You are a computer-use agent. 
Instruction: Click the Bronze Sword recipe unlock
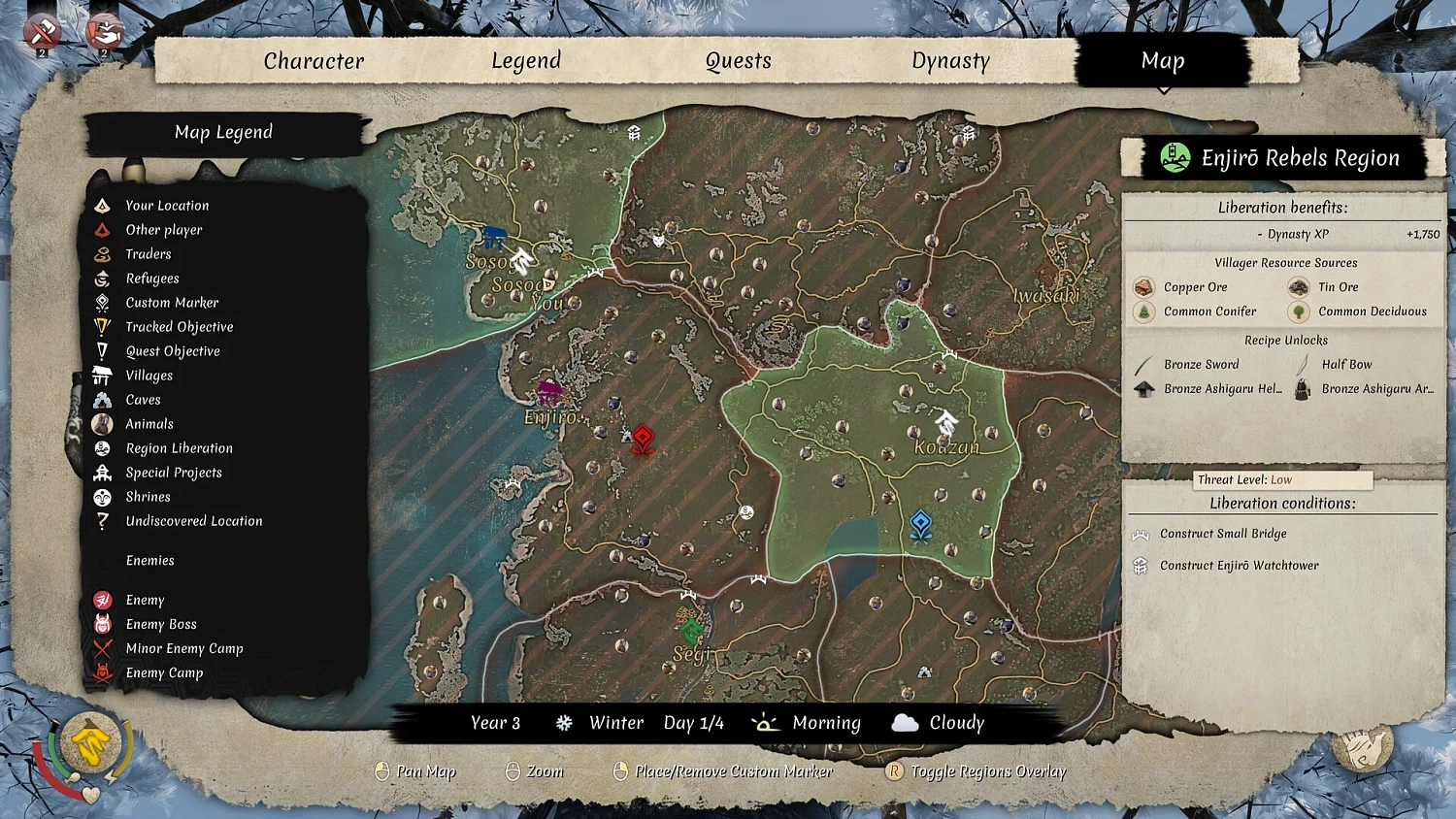coord(1201,365)
